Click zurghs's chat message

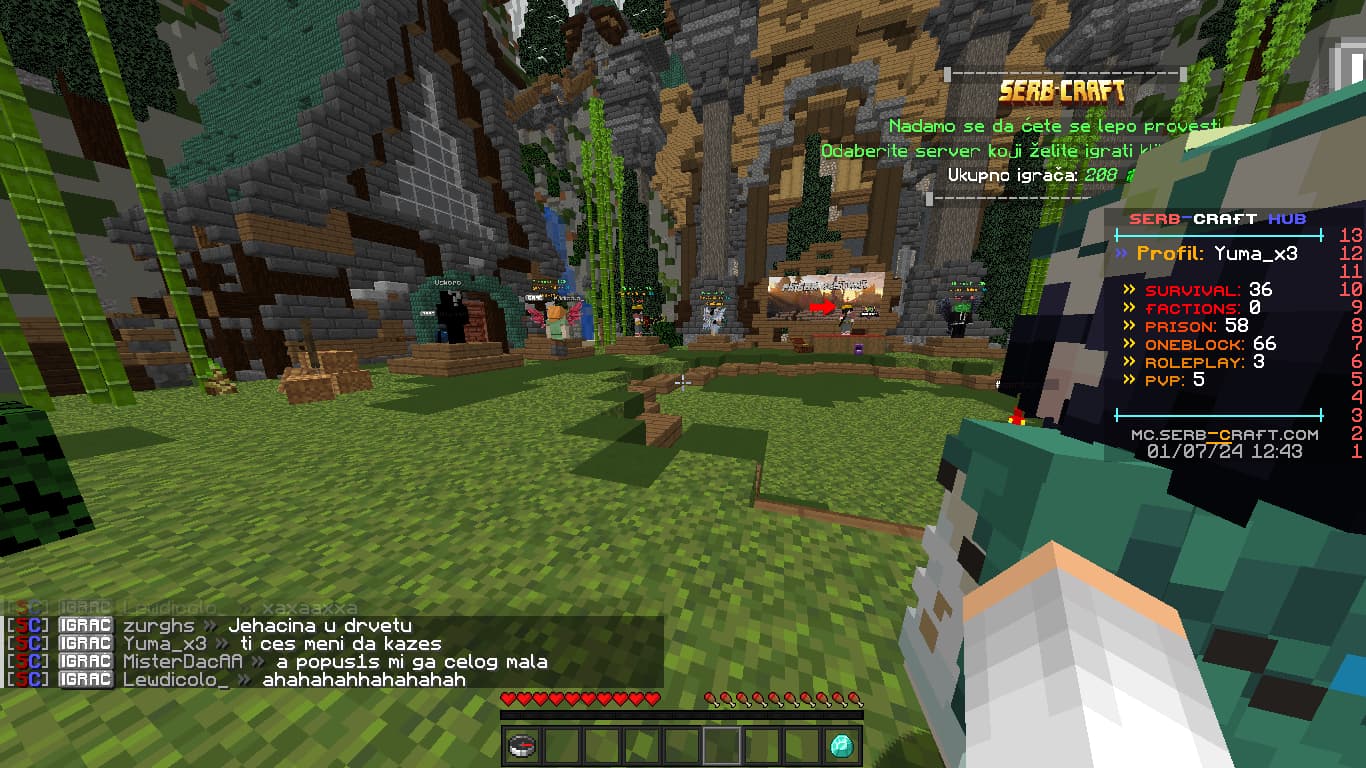coord(319,626)
